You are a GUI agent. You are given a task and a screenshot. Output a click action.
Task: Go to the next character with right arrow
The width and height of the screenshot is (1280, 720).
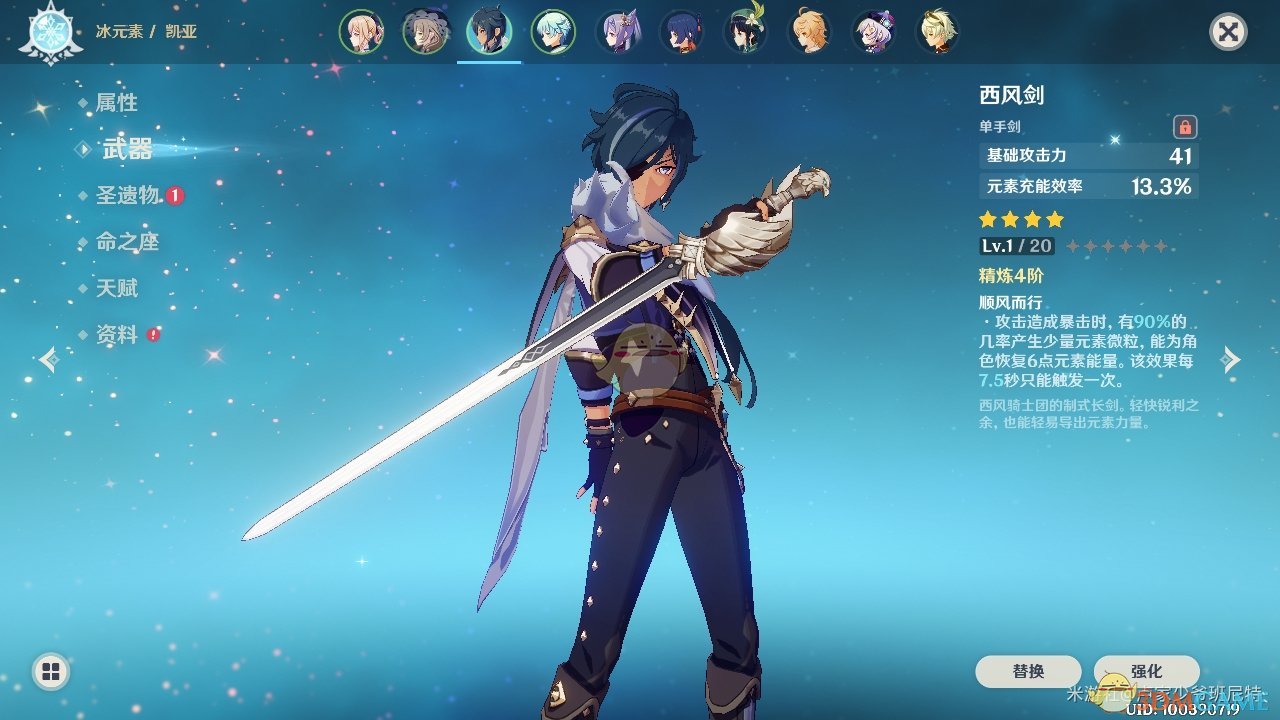(1232, 359)
